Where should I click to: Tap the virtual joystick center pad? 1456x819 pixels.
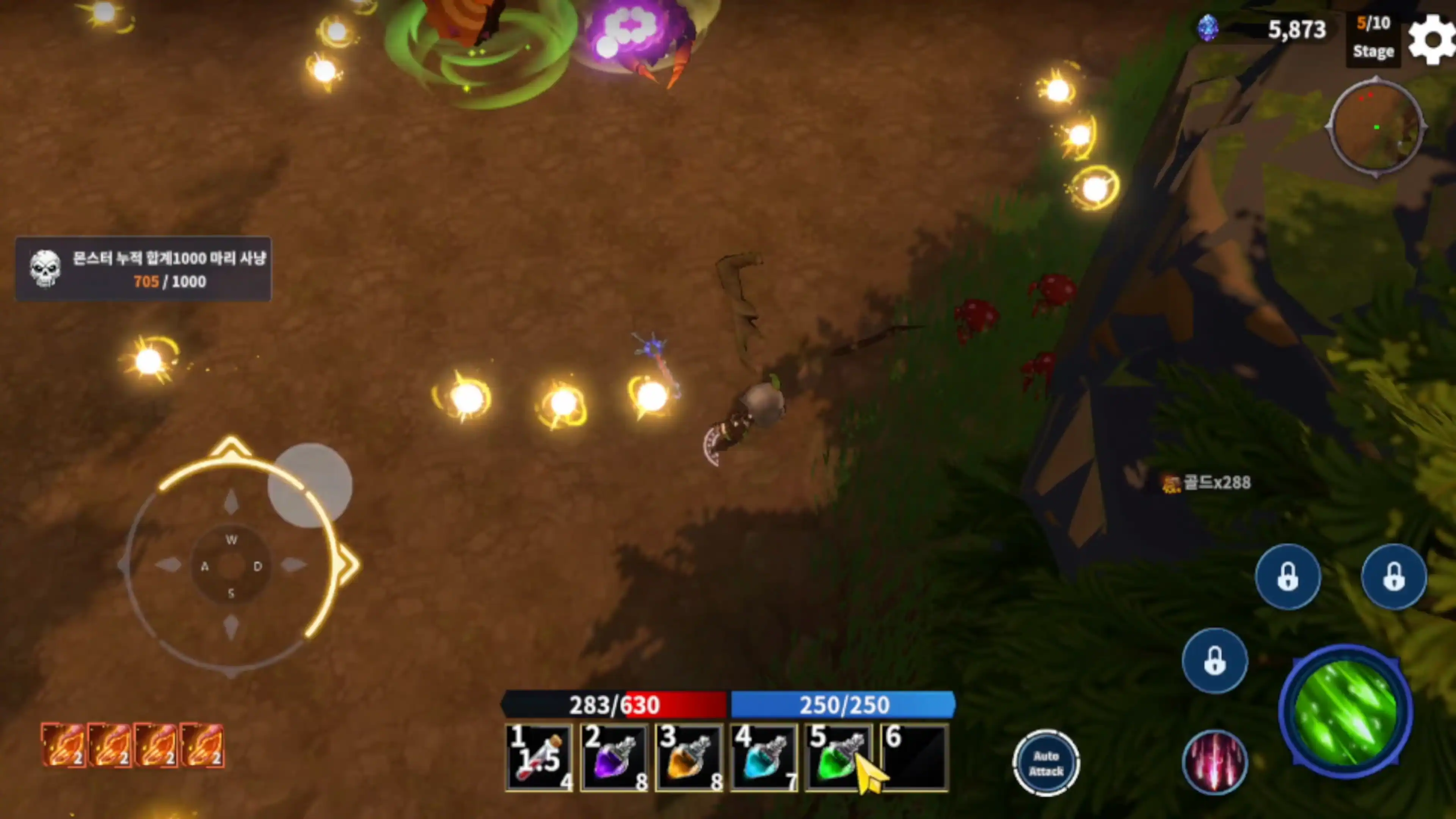[231, 566]
